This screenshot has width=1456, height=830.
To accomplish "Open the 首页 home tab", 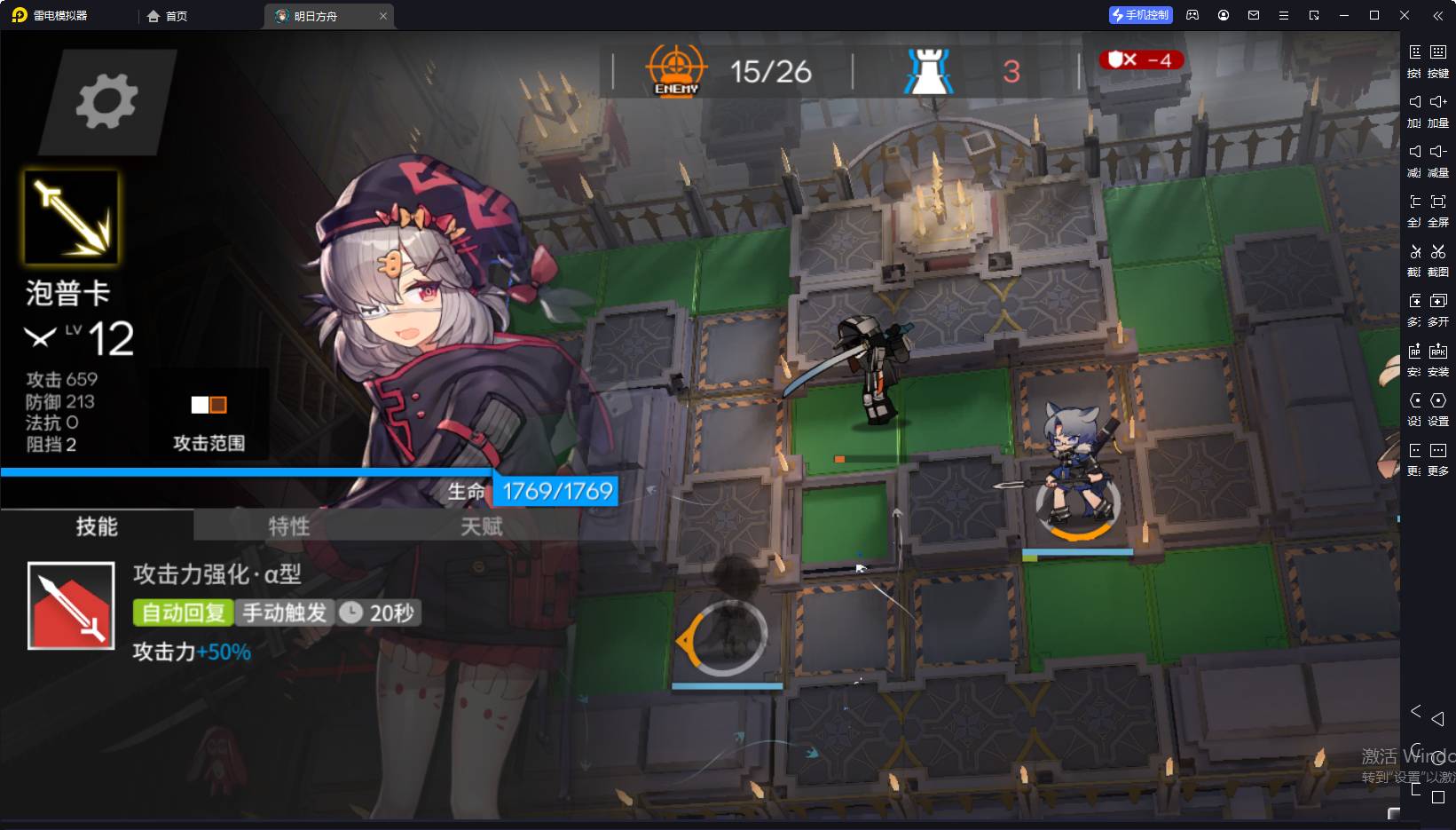I will point(168,16).
